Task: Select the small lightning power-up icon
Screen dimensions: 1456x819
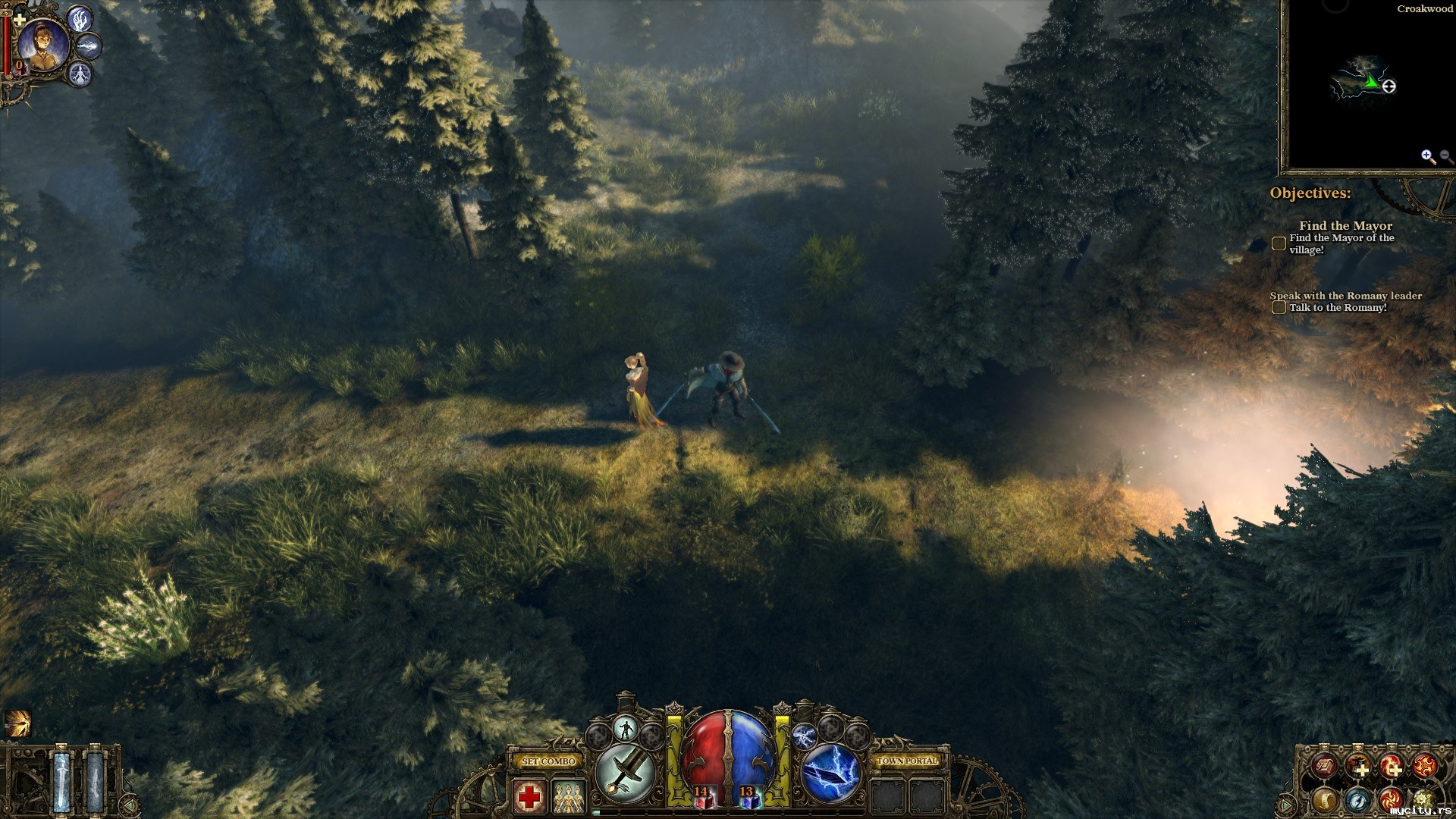Action: click(x=804, y=734)
